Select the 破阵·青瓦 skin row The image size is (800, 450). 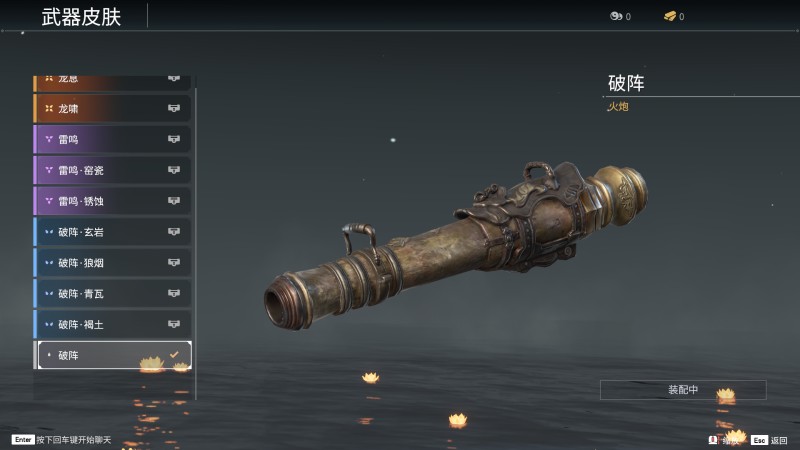[x=112, y=294]
